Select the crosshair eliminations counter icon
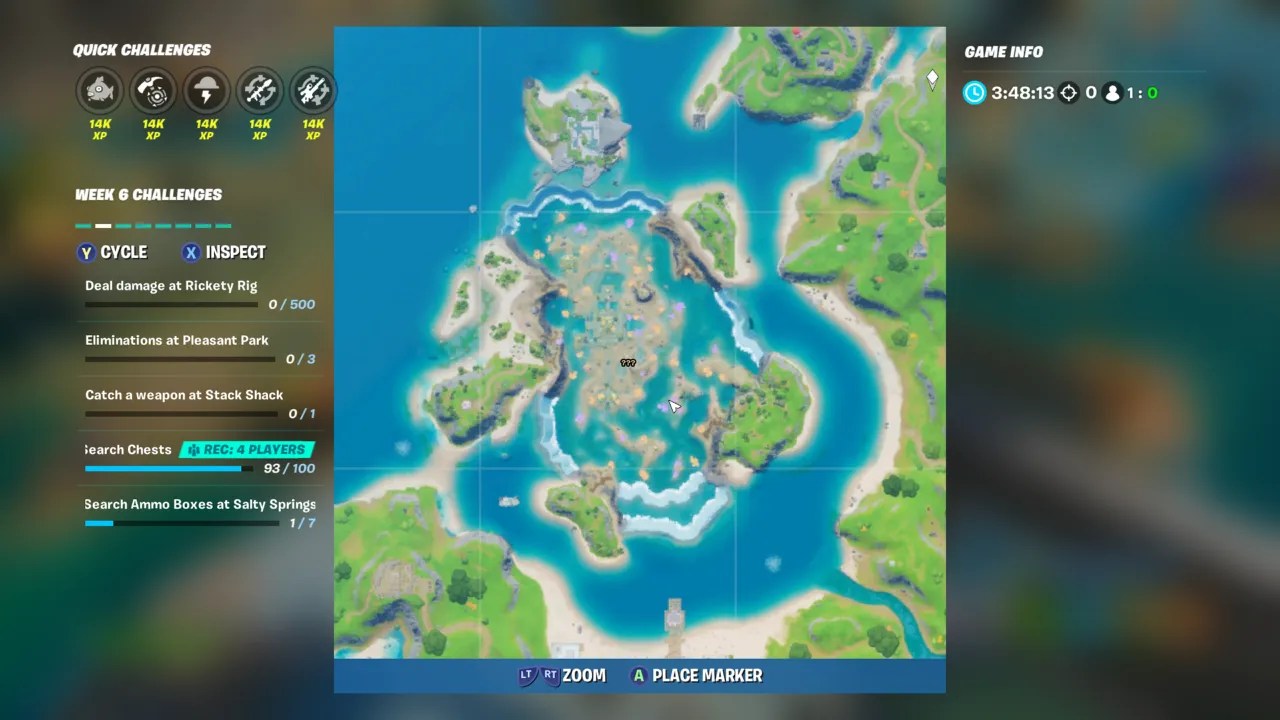Image resolution: width=1280 pixels, height=720 pixels. click(1068, 92)
